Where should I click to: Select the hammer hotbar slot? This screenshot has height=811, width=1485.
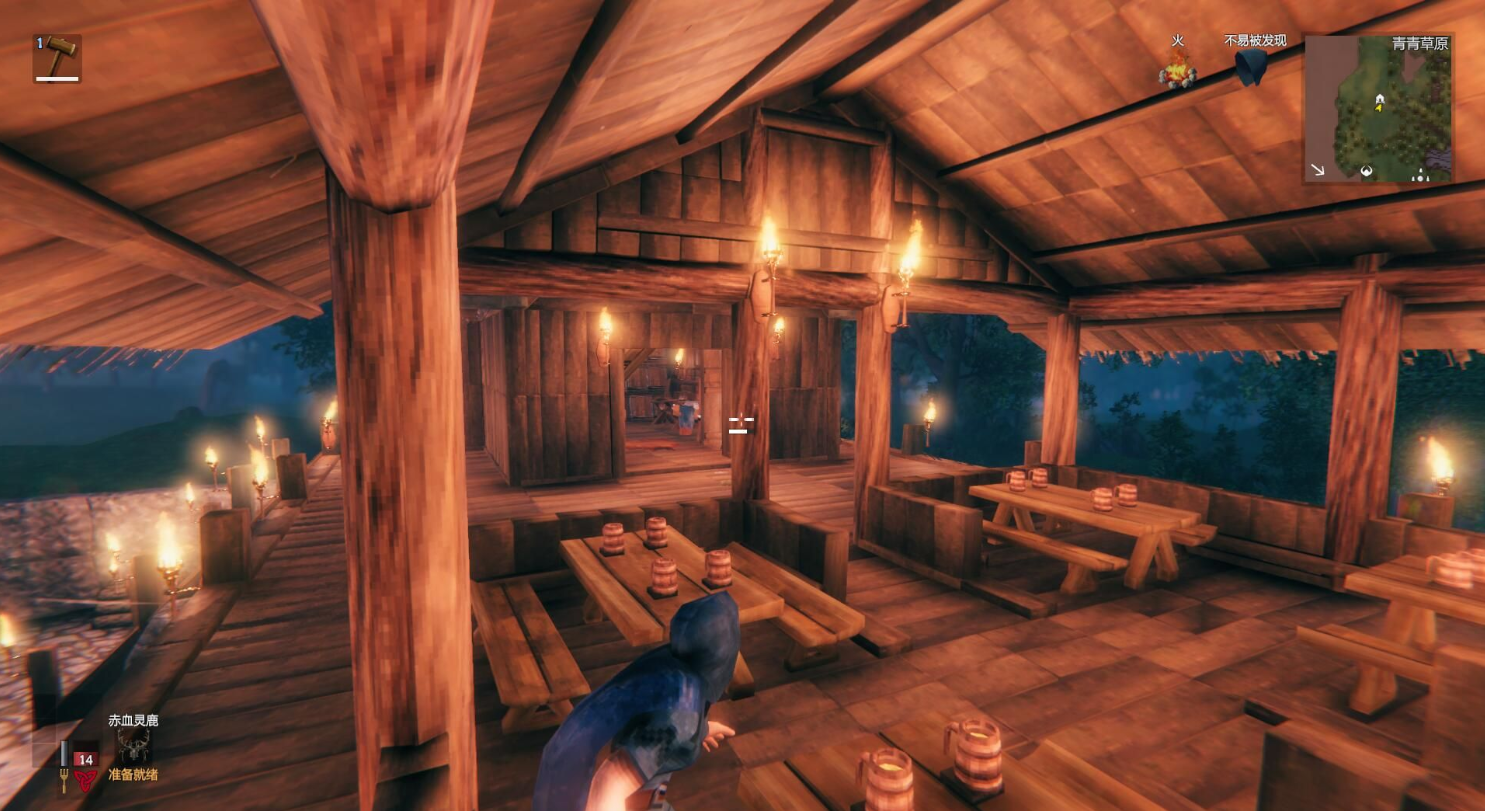[x=57, y=58]
